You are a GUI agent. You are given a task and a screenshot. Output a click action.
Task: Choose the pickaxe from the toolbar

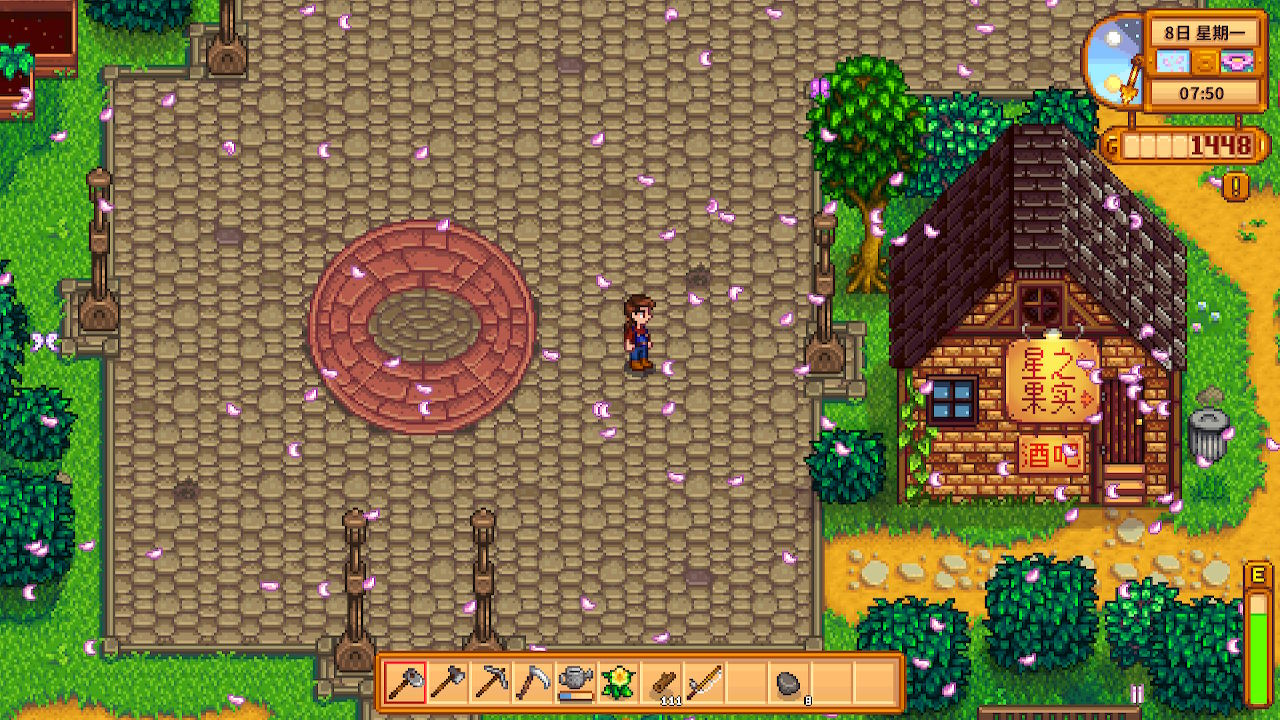491,683
